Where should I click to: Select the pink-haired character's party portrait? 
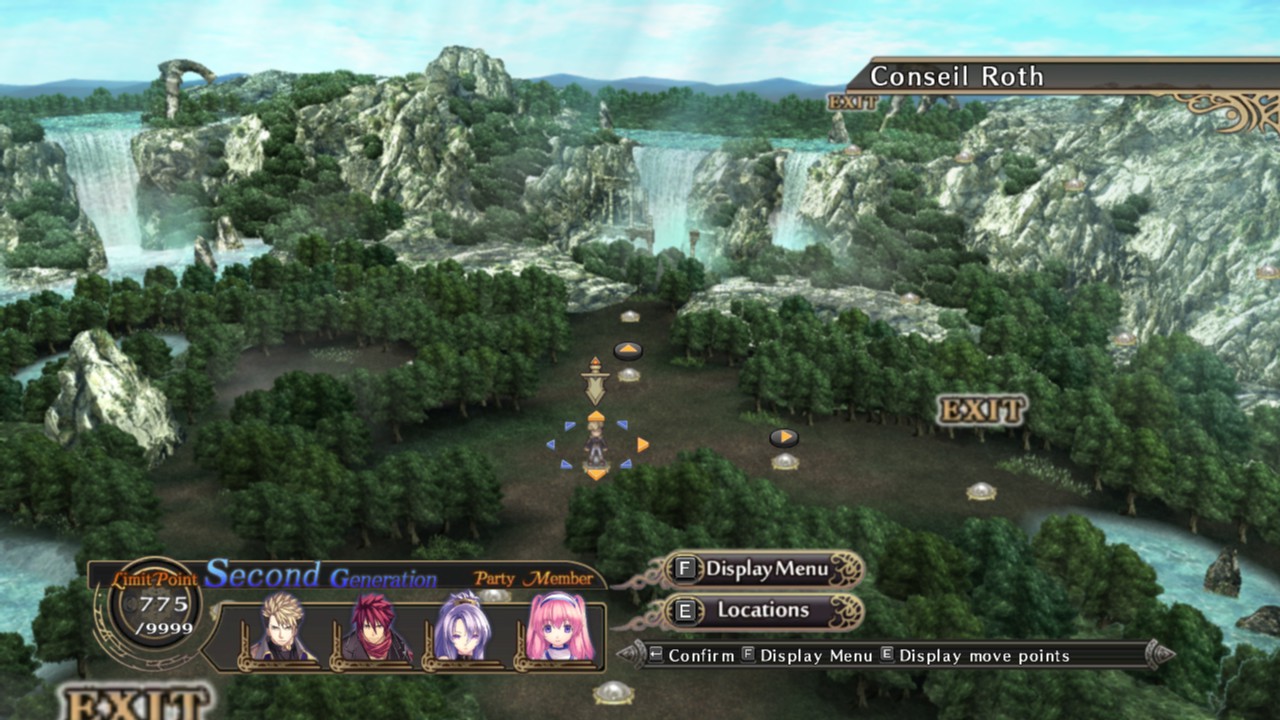(x=552, y=627)
